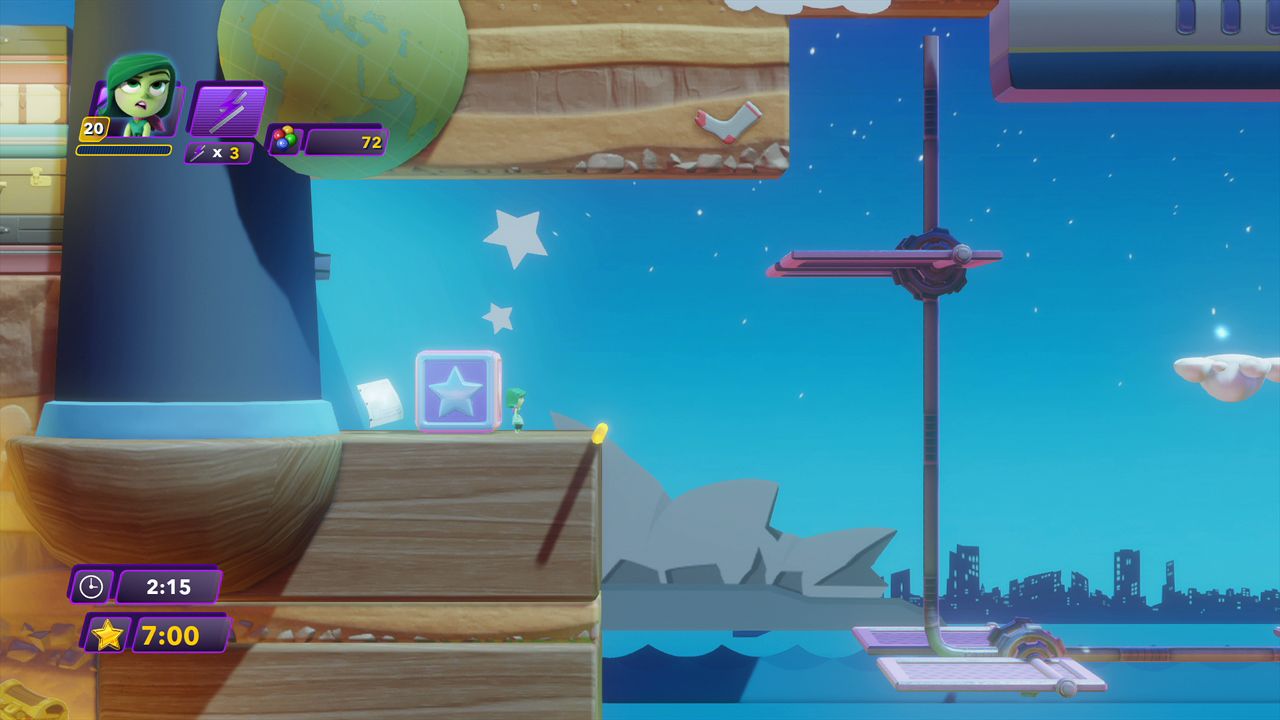1280x720 pixels.
Task: Click Disgust's character portrait
Action: (x=140, y=97)
